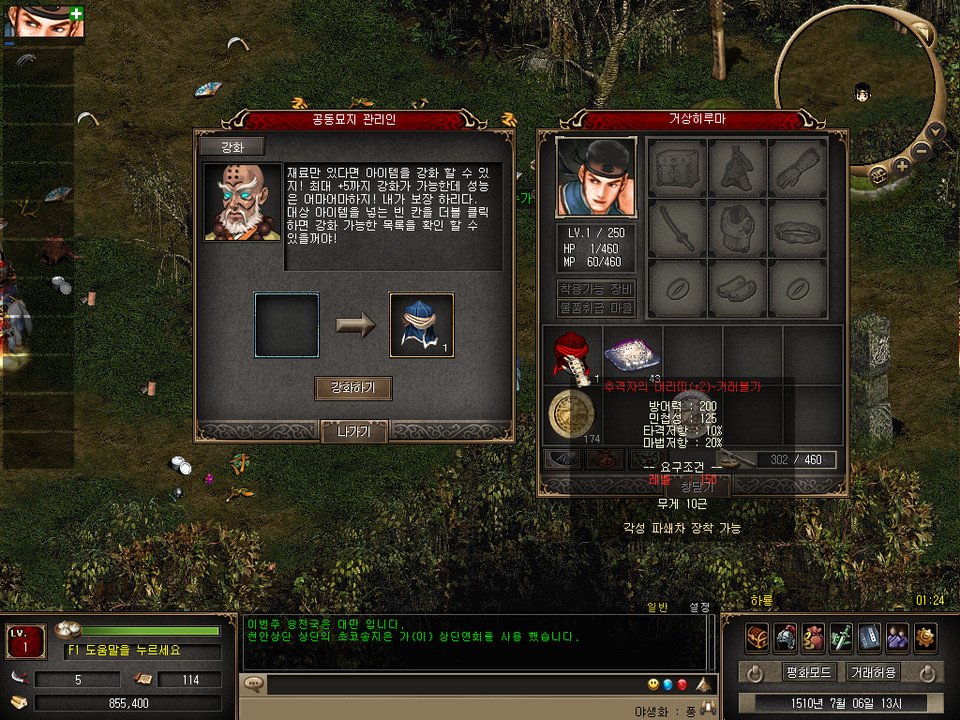960x720 pixels.
Task: Toggle the 거래허용 trade allow button
Action: [873, 672]
